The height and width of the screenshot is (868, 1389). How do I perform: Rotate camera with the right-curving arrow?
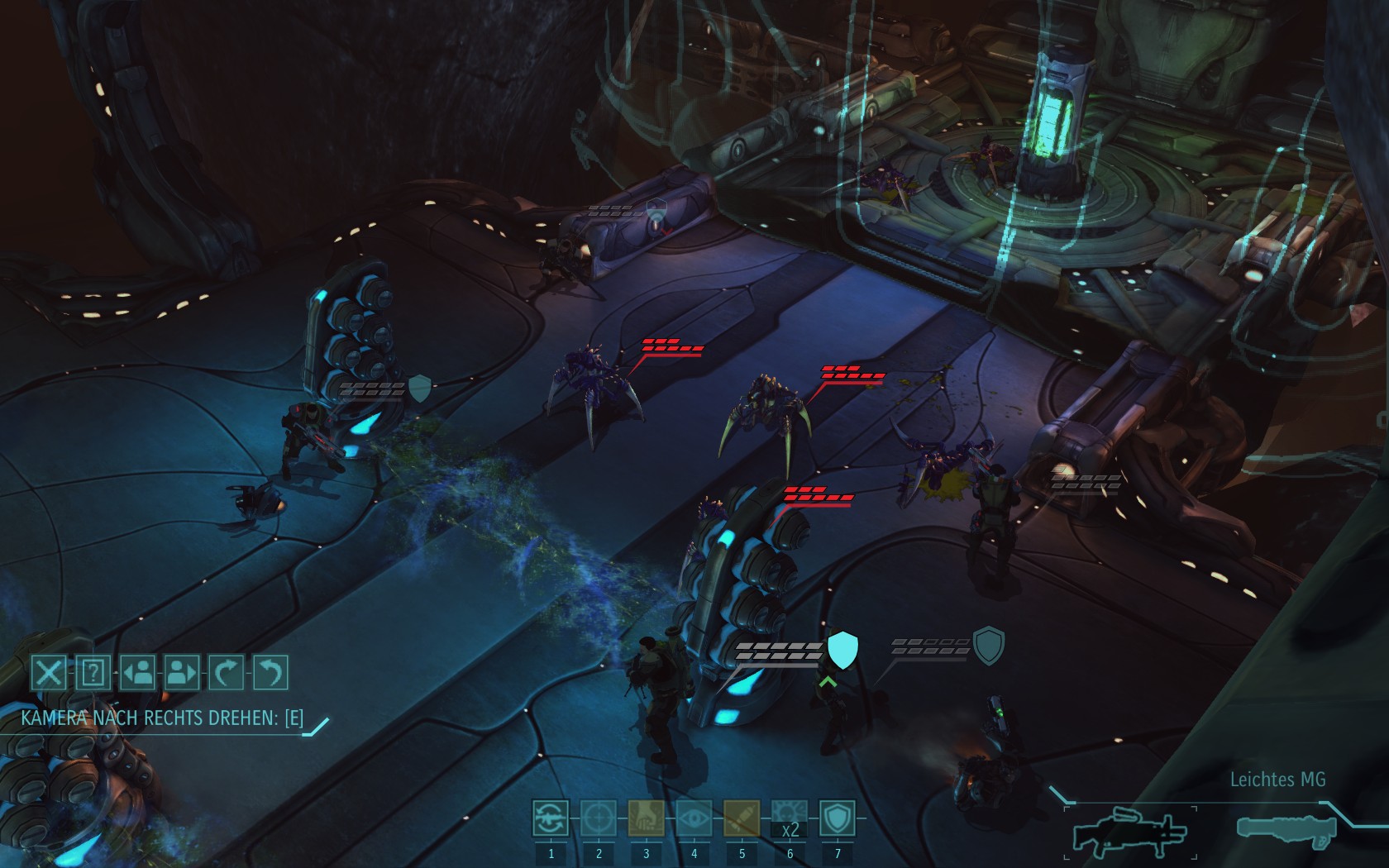(x=226, y=673)
